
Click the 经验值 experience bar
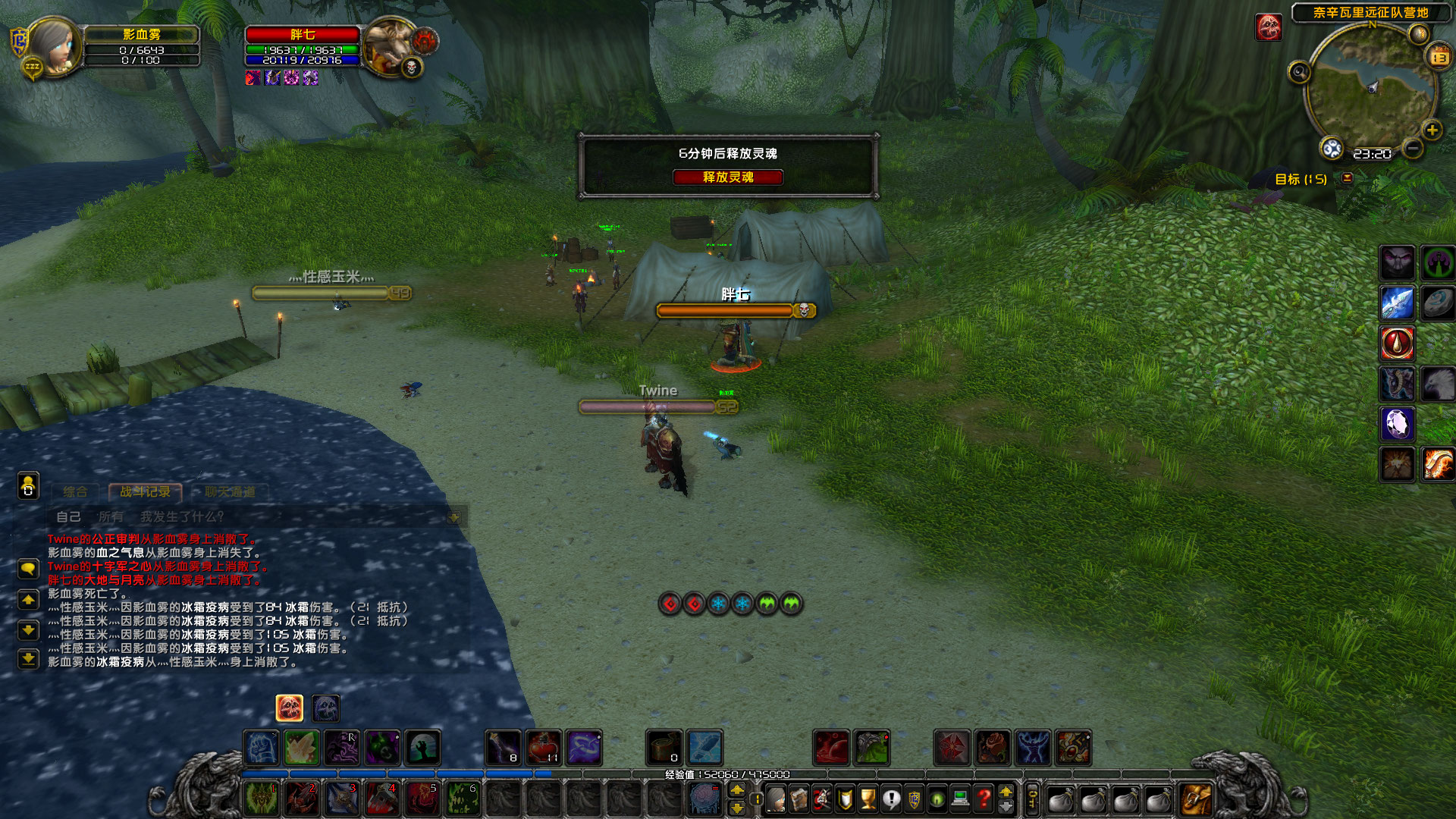tap(728, 773)
